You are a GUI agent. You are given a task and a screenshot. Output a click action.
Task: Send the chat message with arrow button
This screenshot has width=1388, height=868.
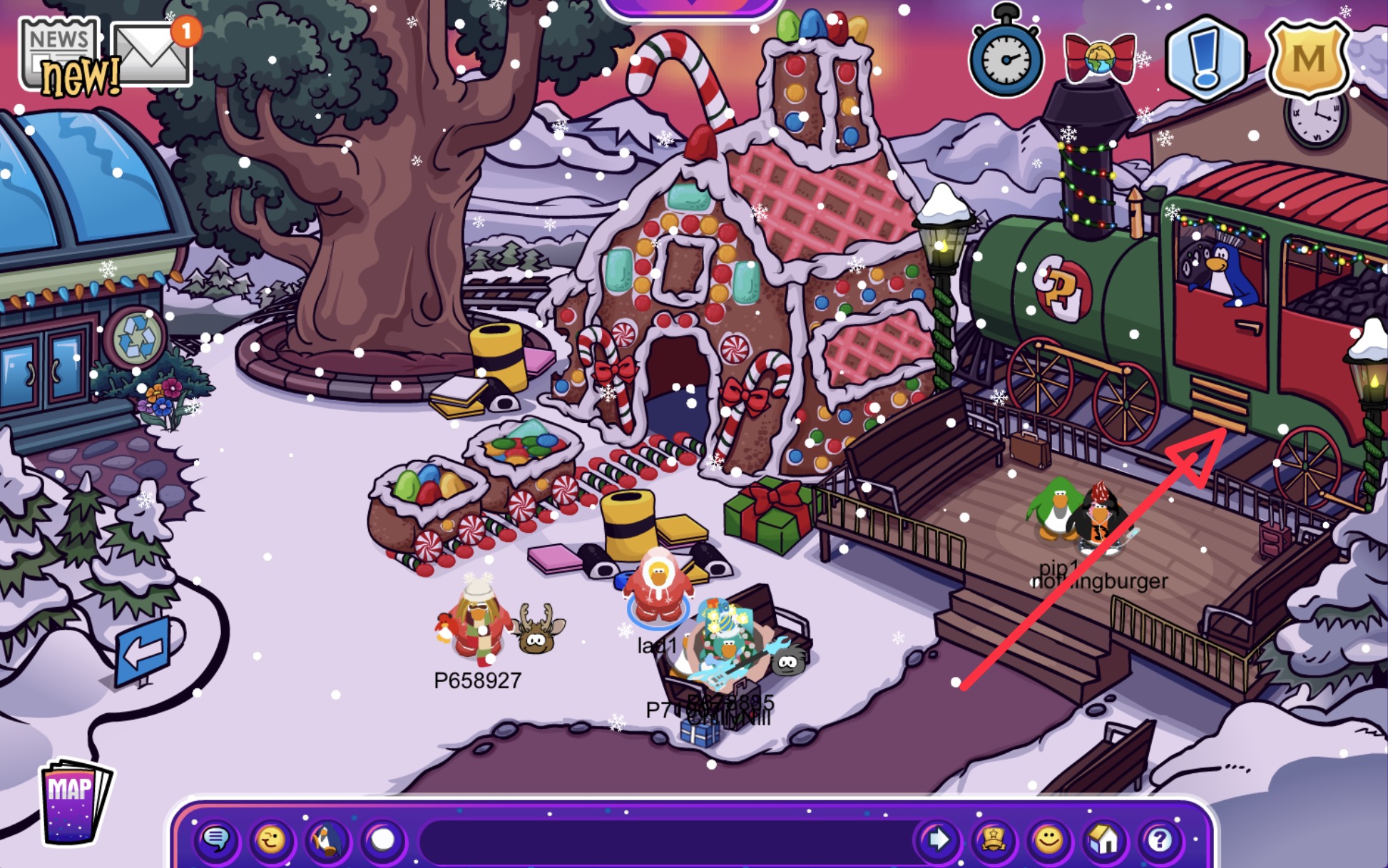937,840
